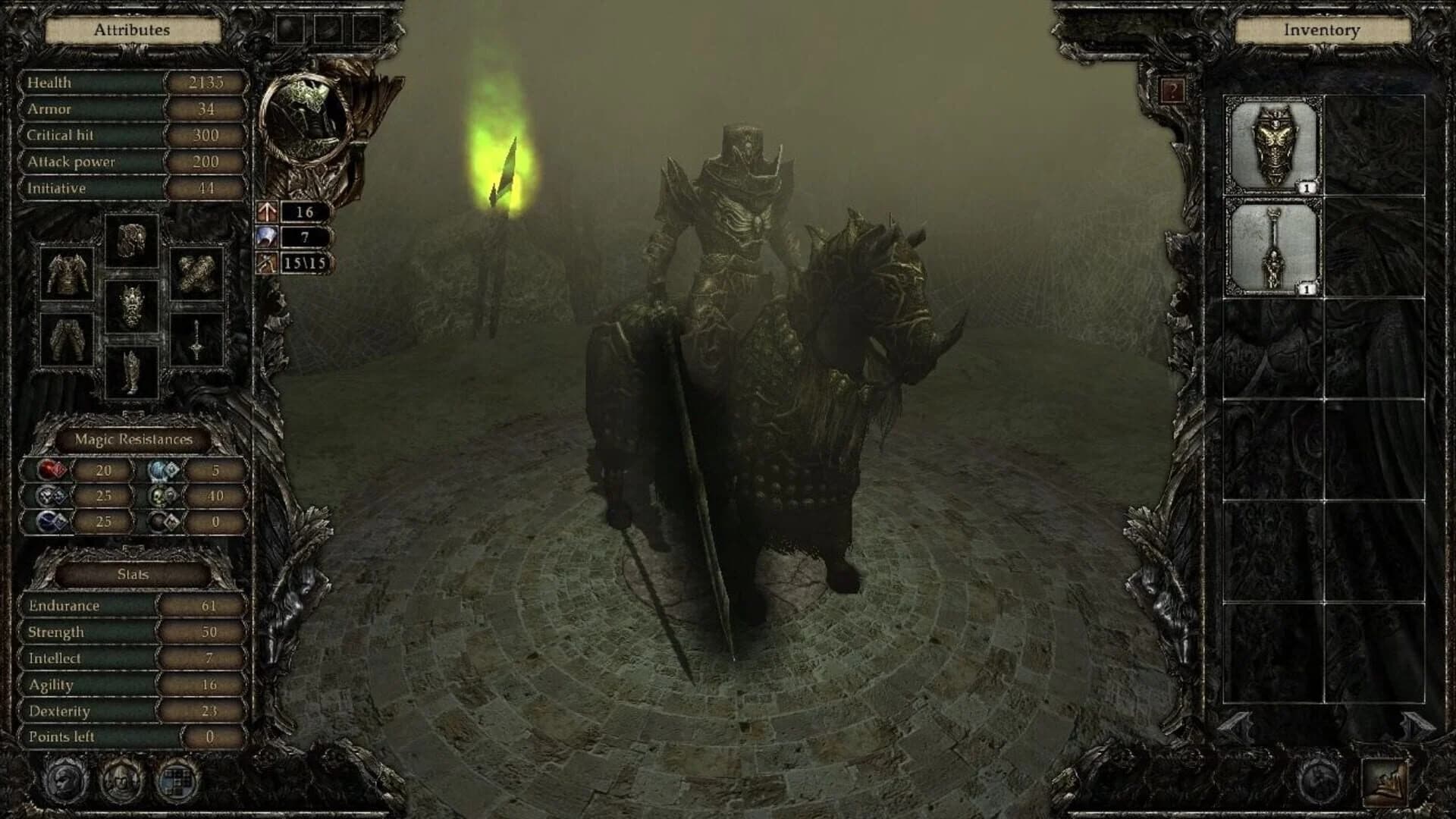Open the Inventory panel header
This screenshot has width=1456, height=819.
click(1321, 30)
